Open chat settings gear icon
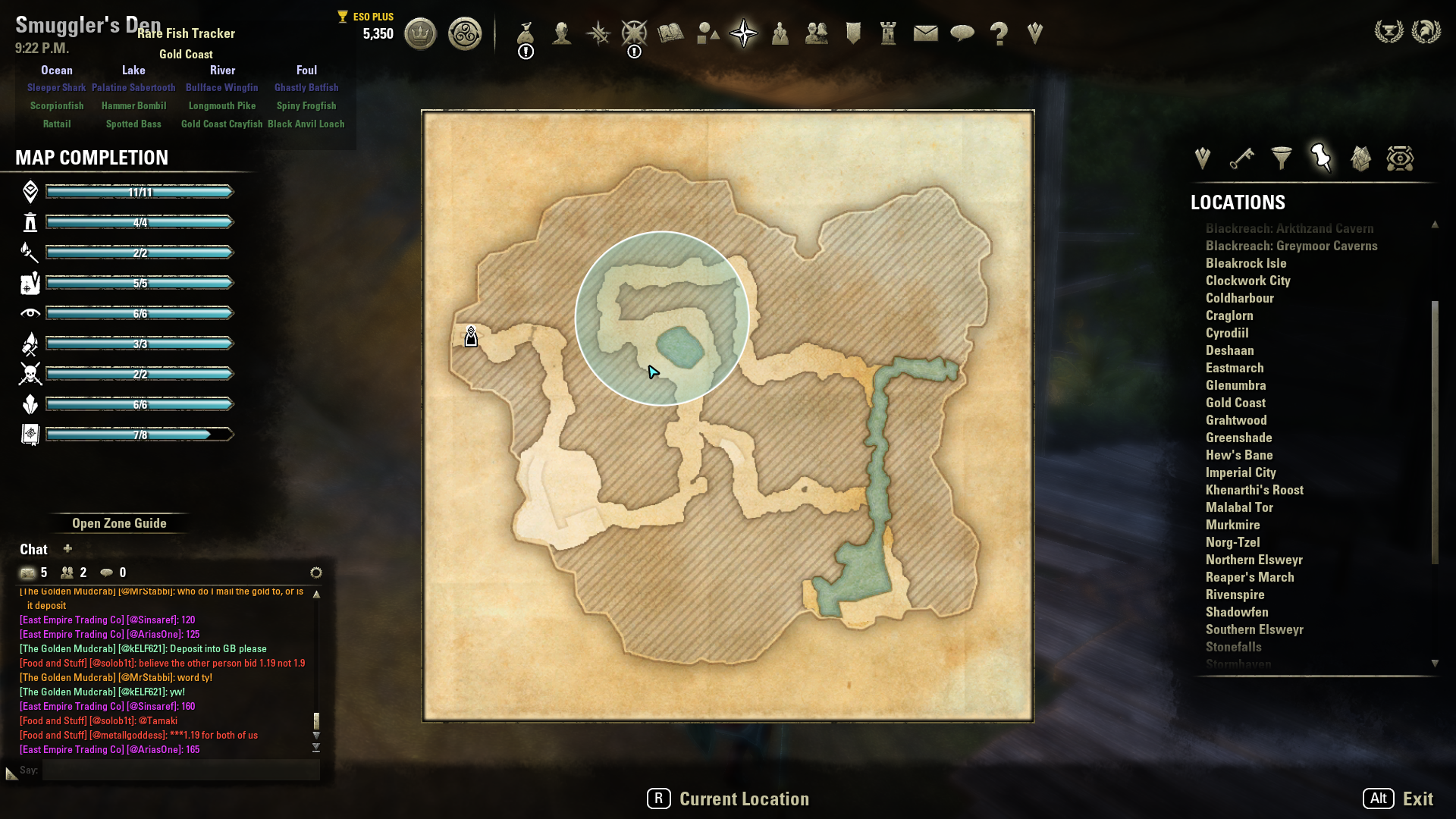Screen dimensions: 1456x819 316,573
